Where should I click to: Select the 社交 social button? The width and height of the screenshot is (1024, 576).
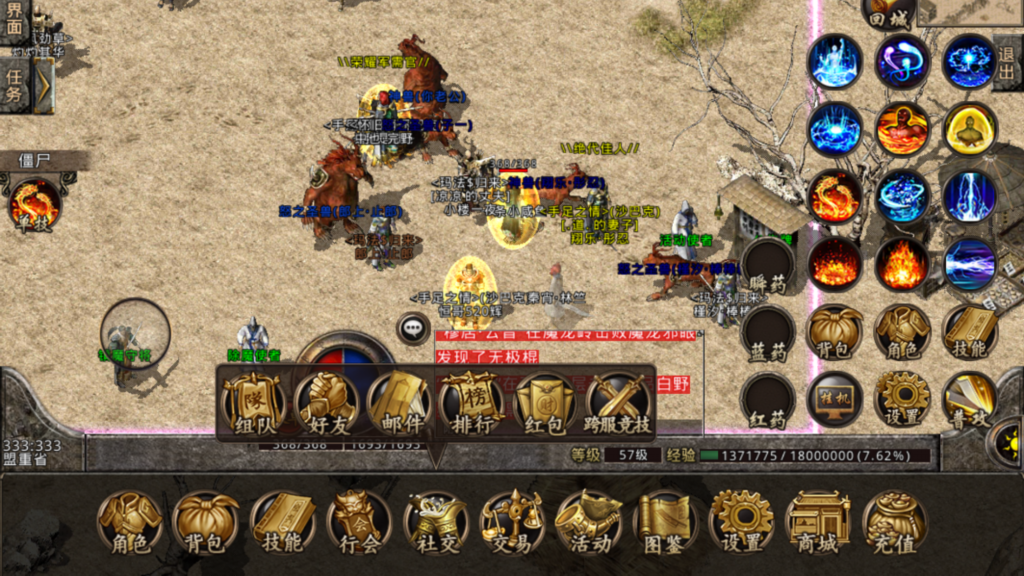click(x=435, y=522)
